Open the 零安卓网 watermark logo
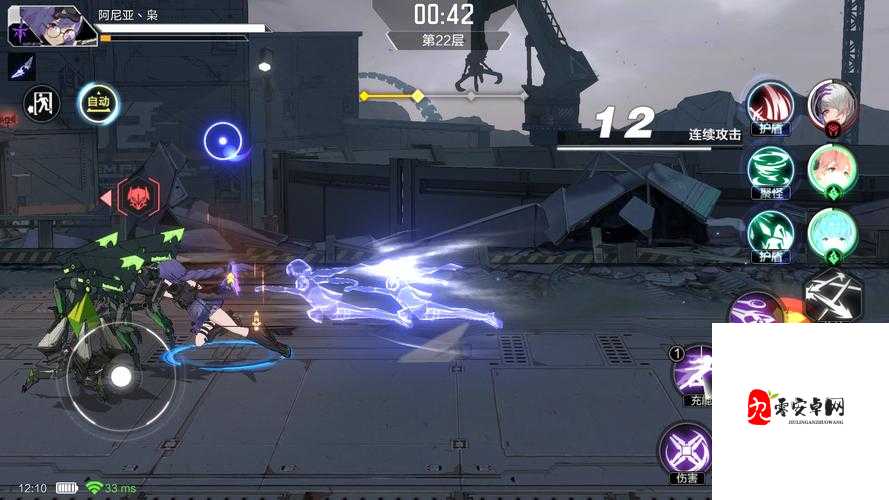The height and width of the screenshot is (500, 889). 800,410
